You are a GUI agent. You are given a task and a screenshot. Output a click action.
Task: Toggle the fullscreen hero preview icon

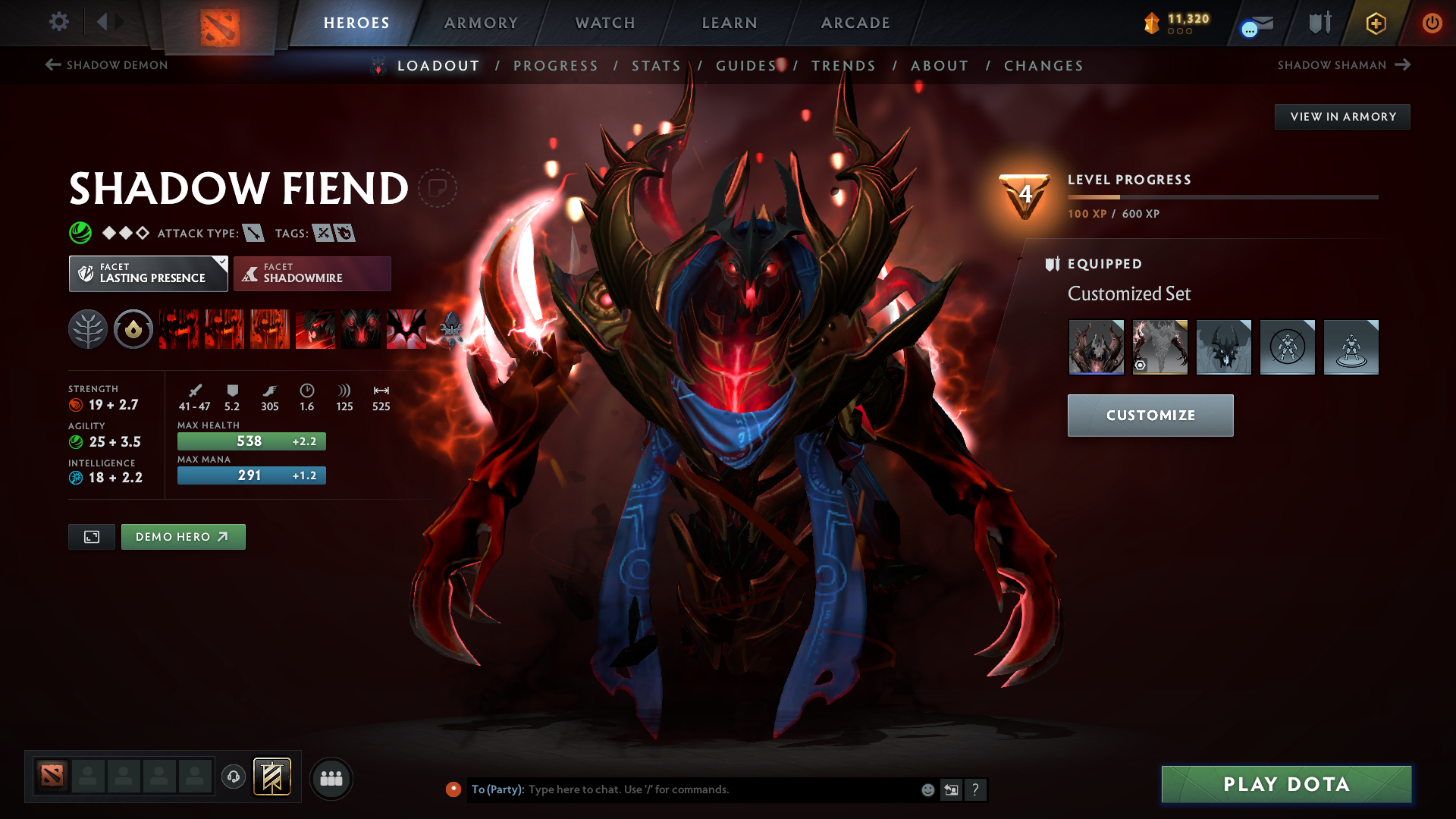click(91, 536)
